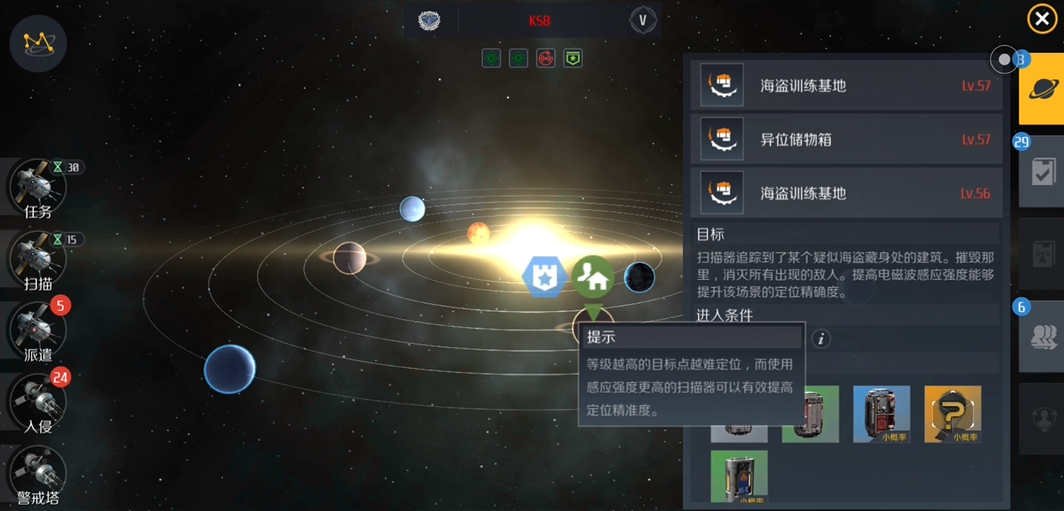Click the blue castle station marker
Image resolution: width=1064 pixels, height=511 pixels.
coord(544,276)
